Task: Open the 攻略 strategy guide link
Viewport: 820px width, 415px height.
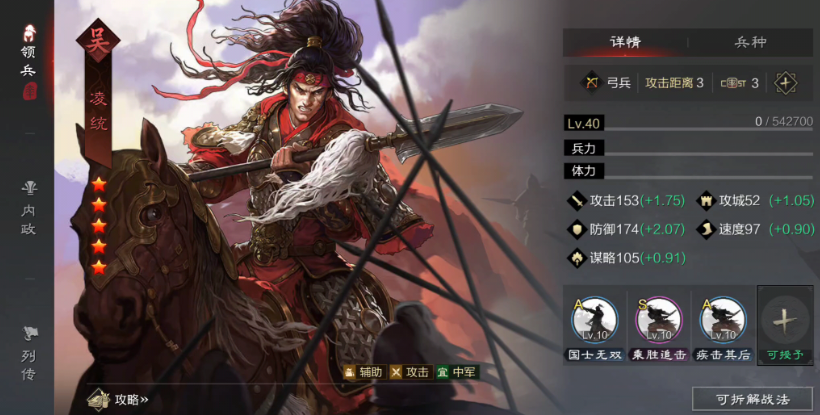Action: coord(118,399)
